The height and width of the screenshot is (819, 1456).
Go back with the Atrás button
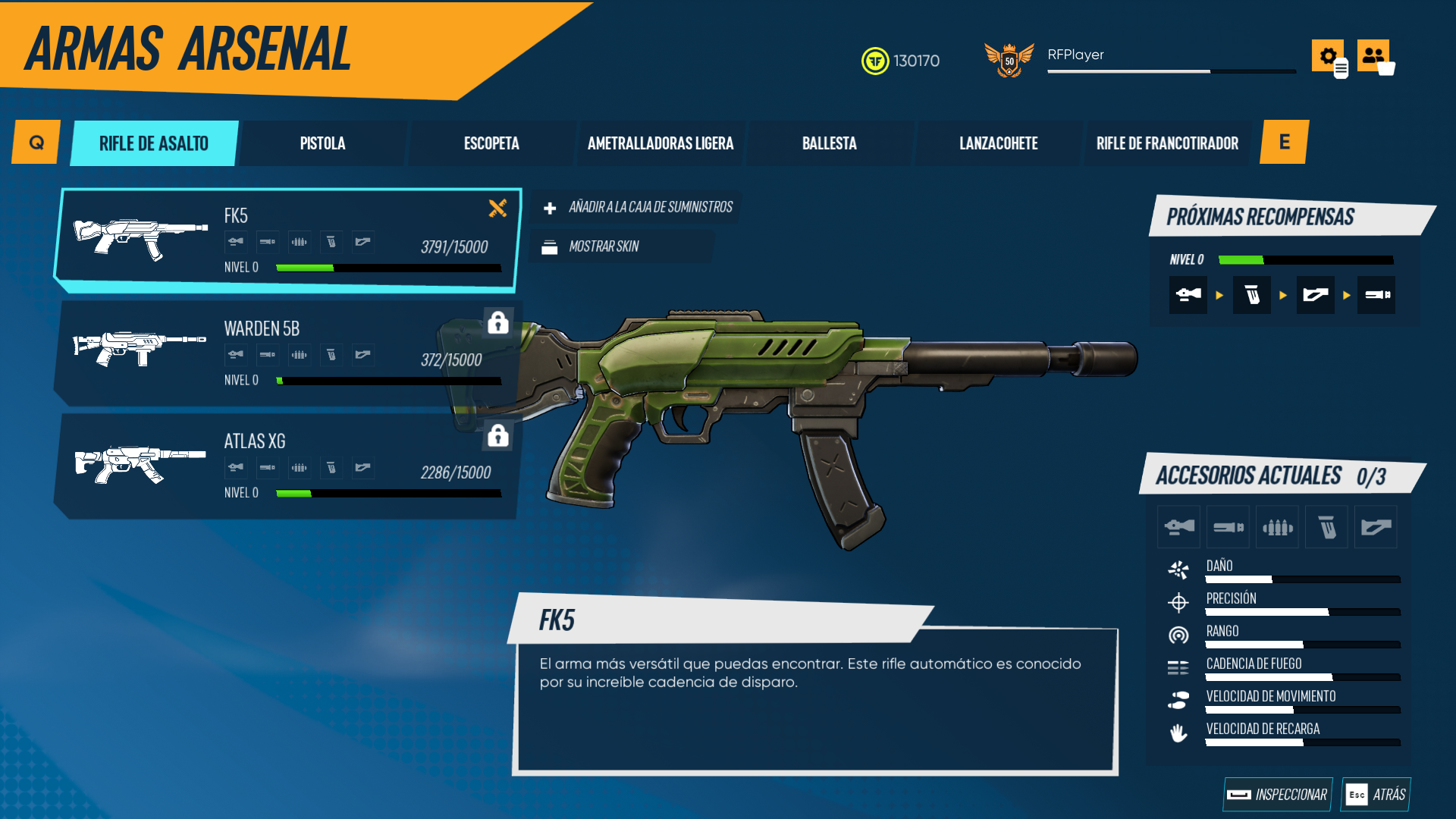pos(1376,794)
